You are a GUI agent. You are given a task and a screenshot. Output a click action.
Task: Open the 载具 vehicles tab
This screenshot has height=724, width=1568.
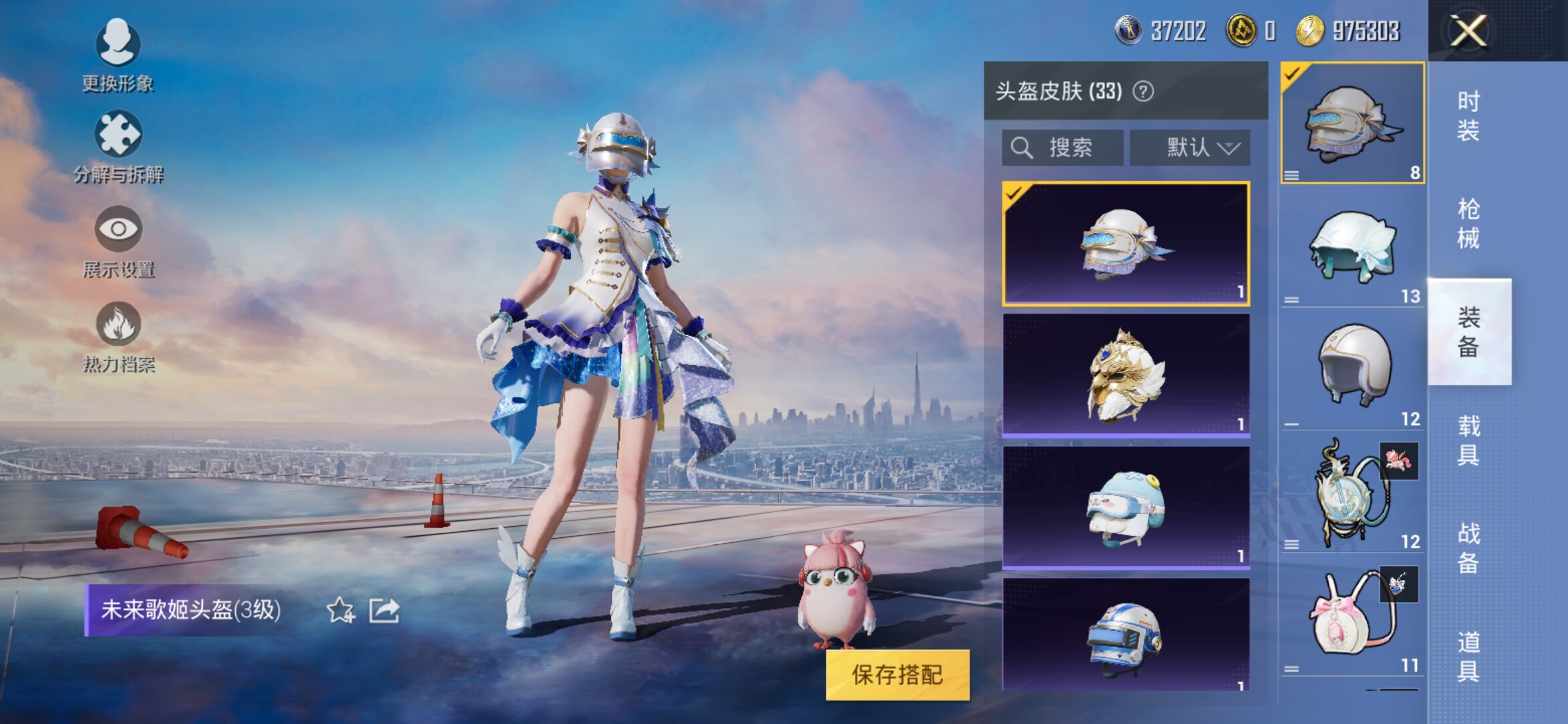1468,440
